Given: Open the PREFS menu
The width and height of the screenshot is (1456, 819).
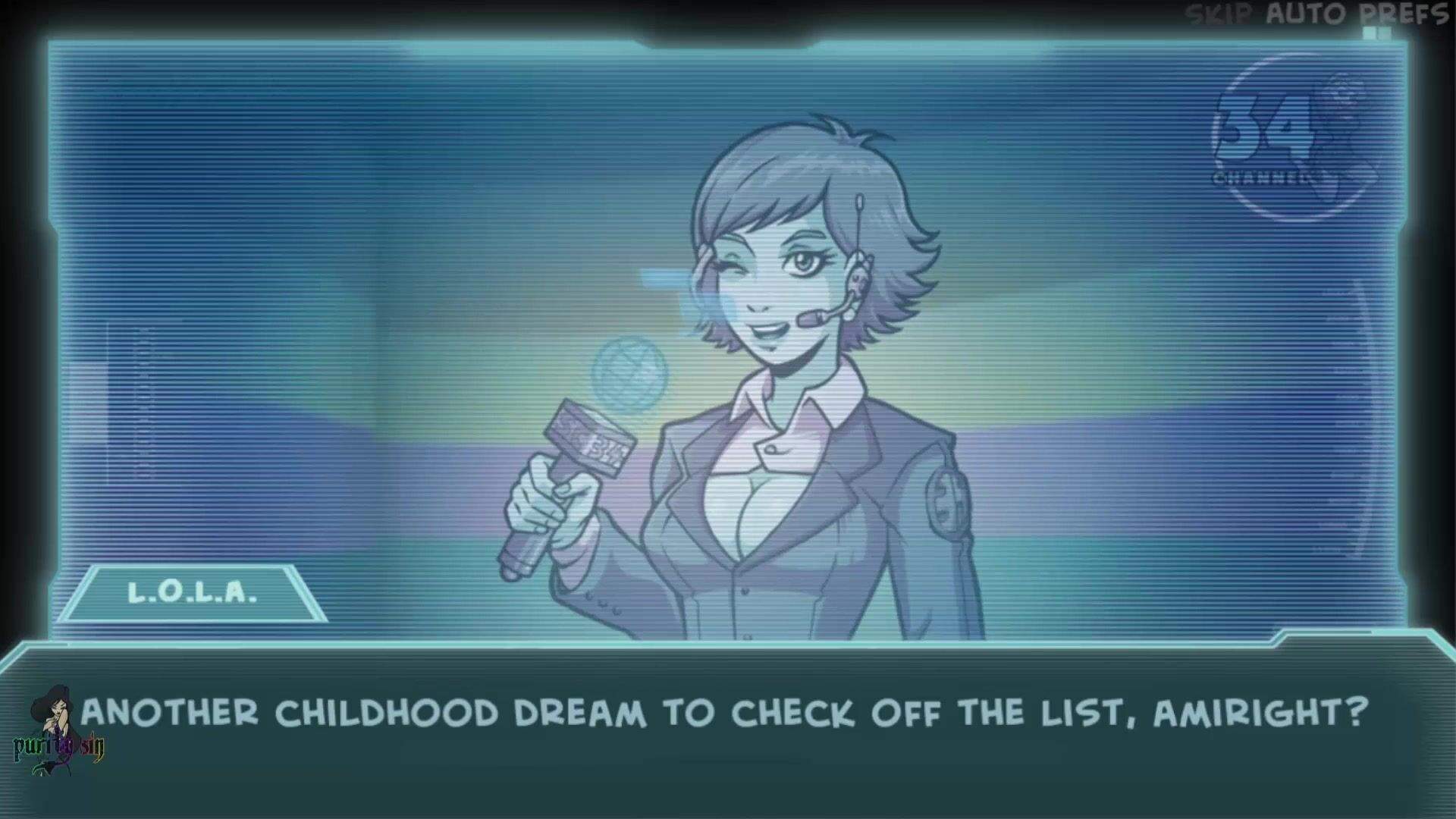Looking at the screenshot, I should pyautogui.click(x=1402, y=14).
